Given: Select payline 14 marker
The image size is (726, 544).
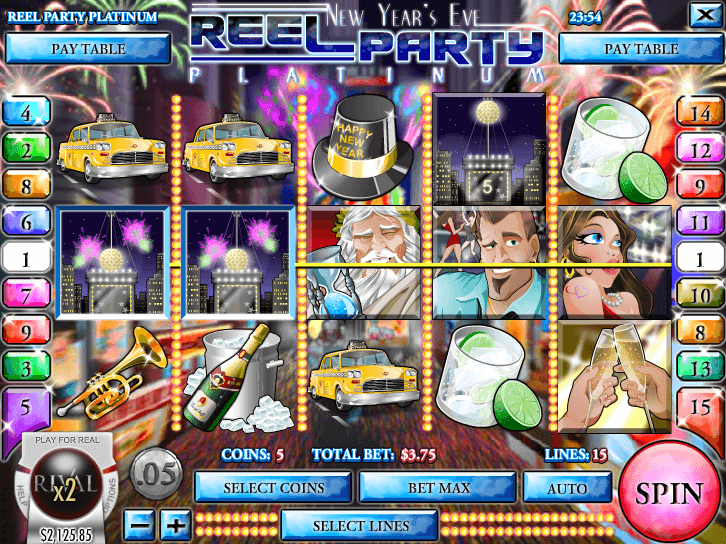Looking at the screenshot, I should 701,113.
